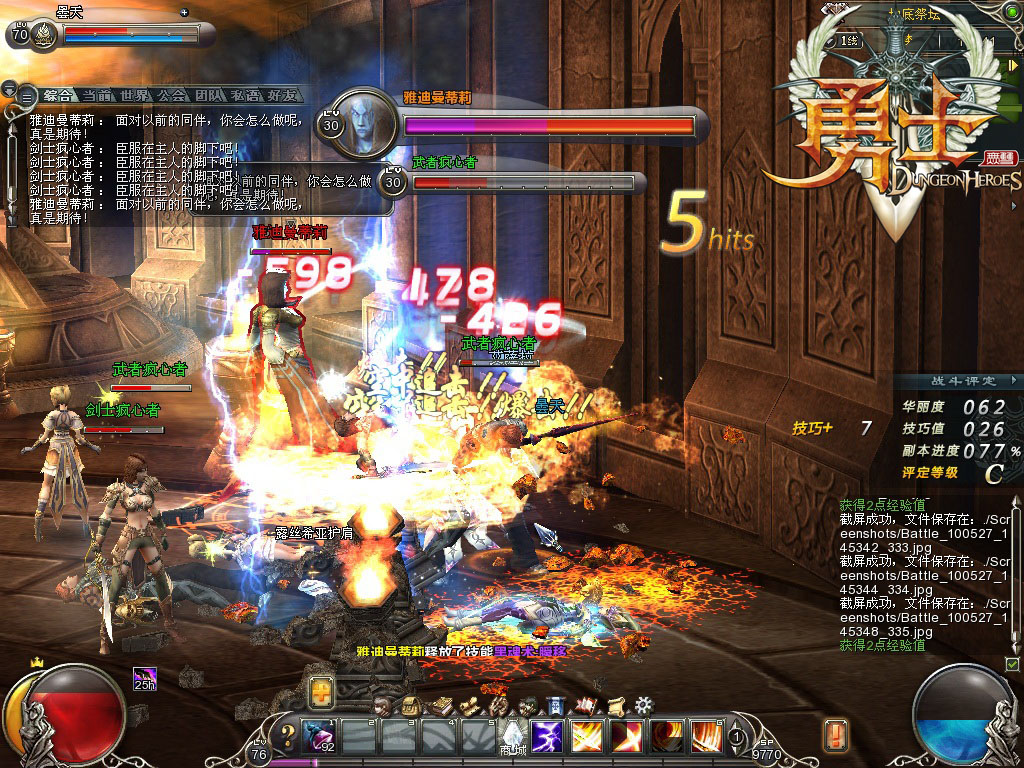Use the potion in hotbar slot 1

click(321, 738)
